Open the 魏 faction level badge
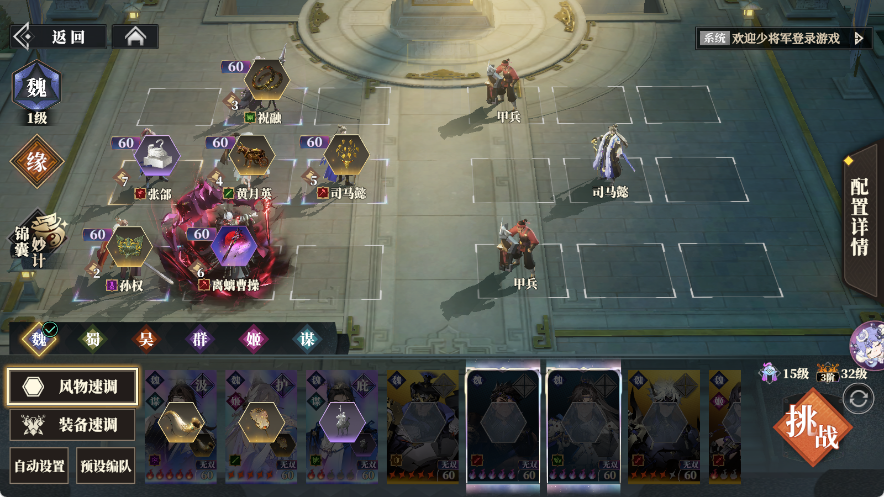 (x=36, y=88)
